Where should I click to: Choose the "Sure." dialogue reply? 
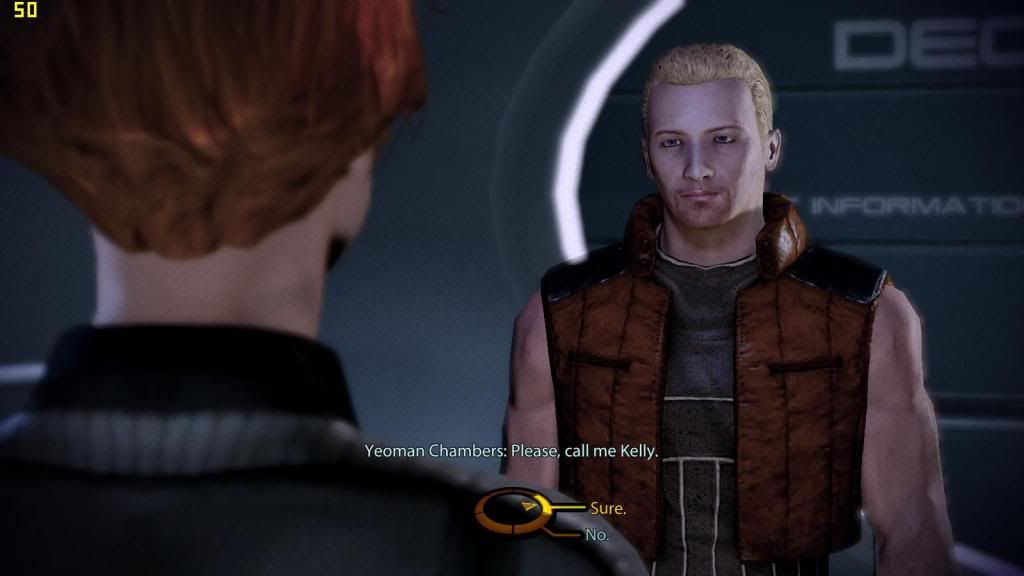[607, 508]
